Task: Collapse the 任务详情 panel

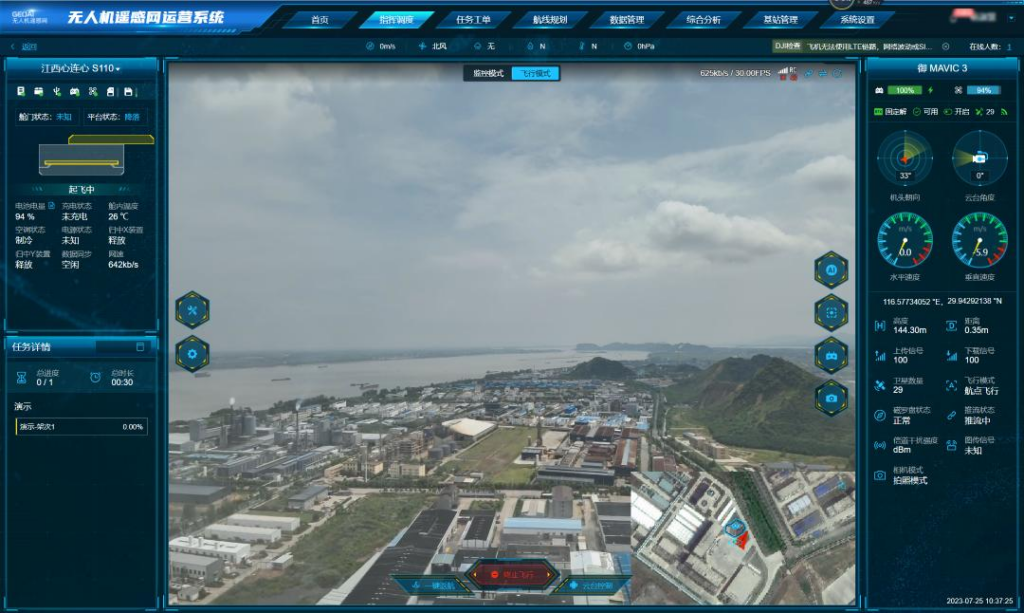Action: click(140, 347)
